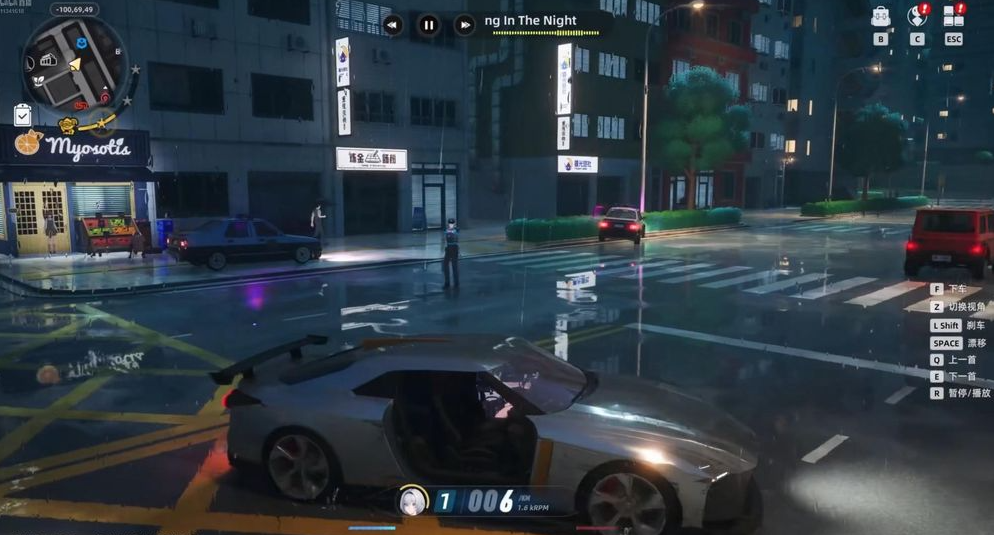This screenshot has height=535, width=994.
Task: Skip to the next radio track
Action: coord(464,25)
